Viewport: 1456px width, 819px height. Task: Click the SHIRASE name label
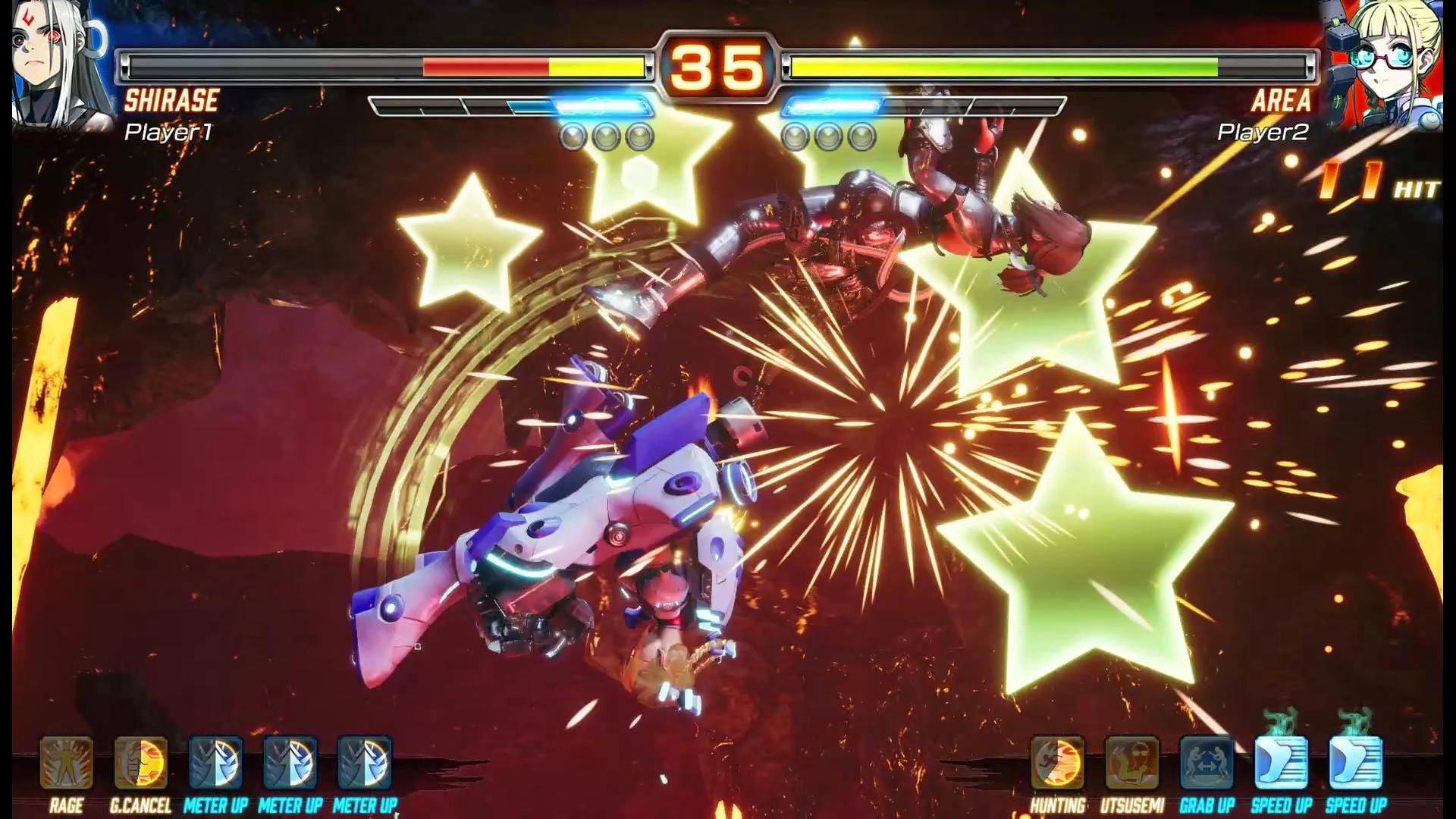(x=173, y=99)
